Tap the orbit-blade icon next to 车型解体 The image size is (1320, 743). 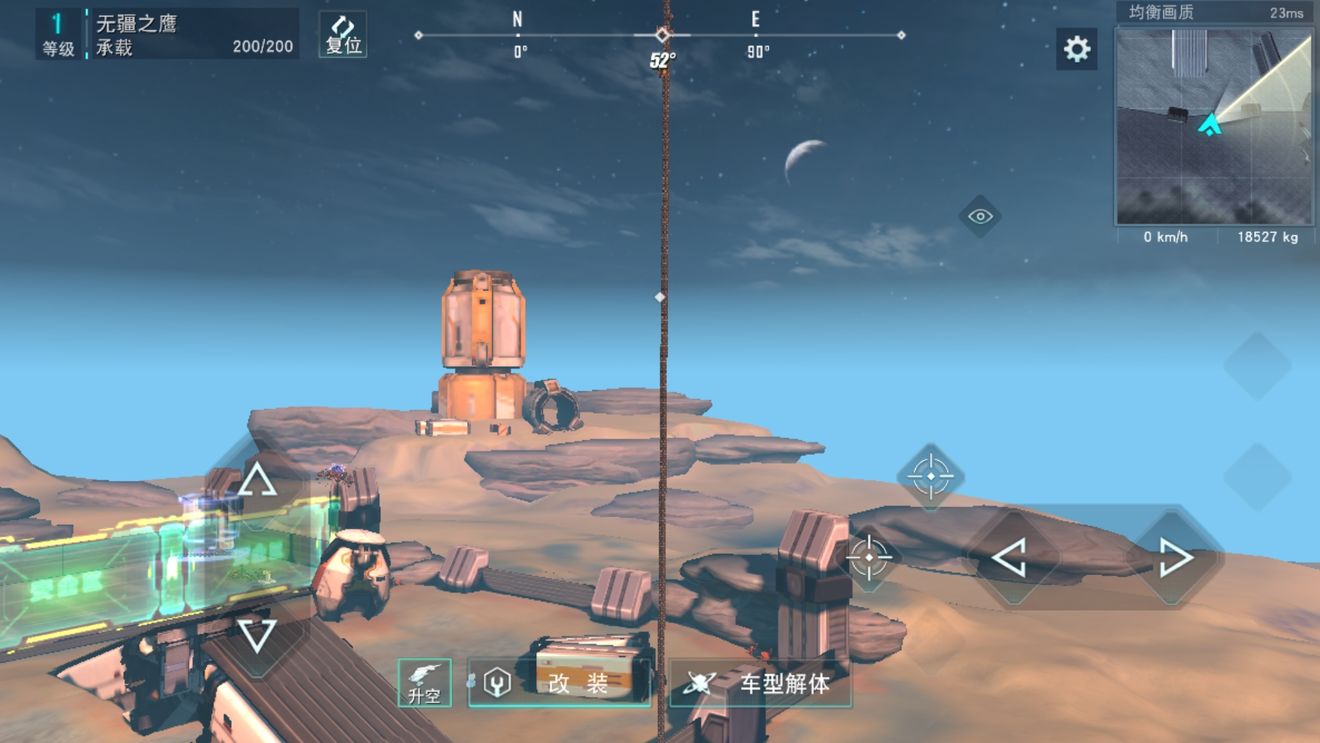[700, 681]
